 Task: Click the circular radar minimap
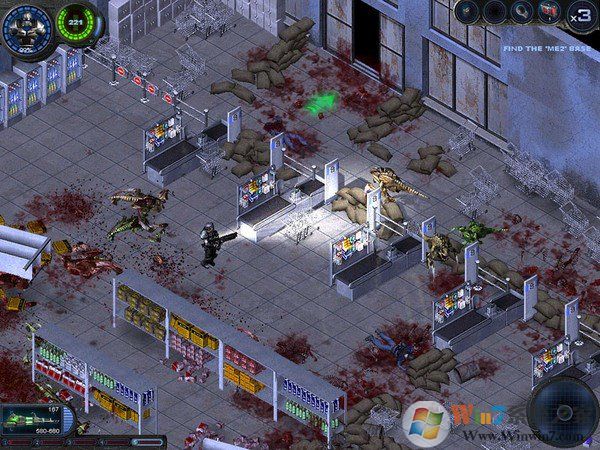(x=563, y=410)
